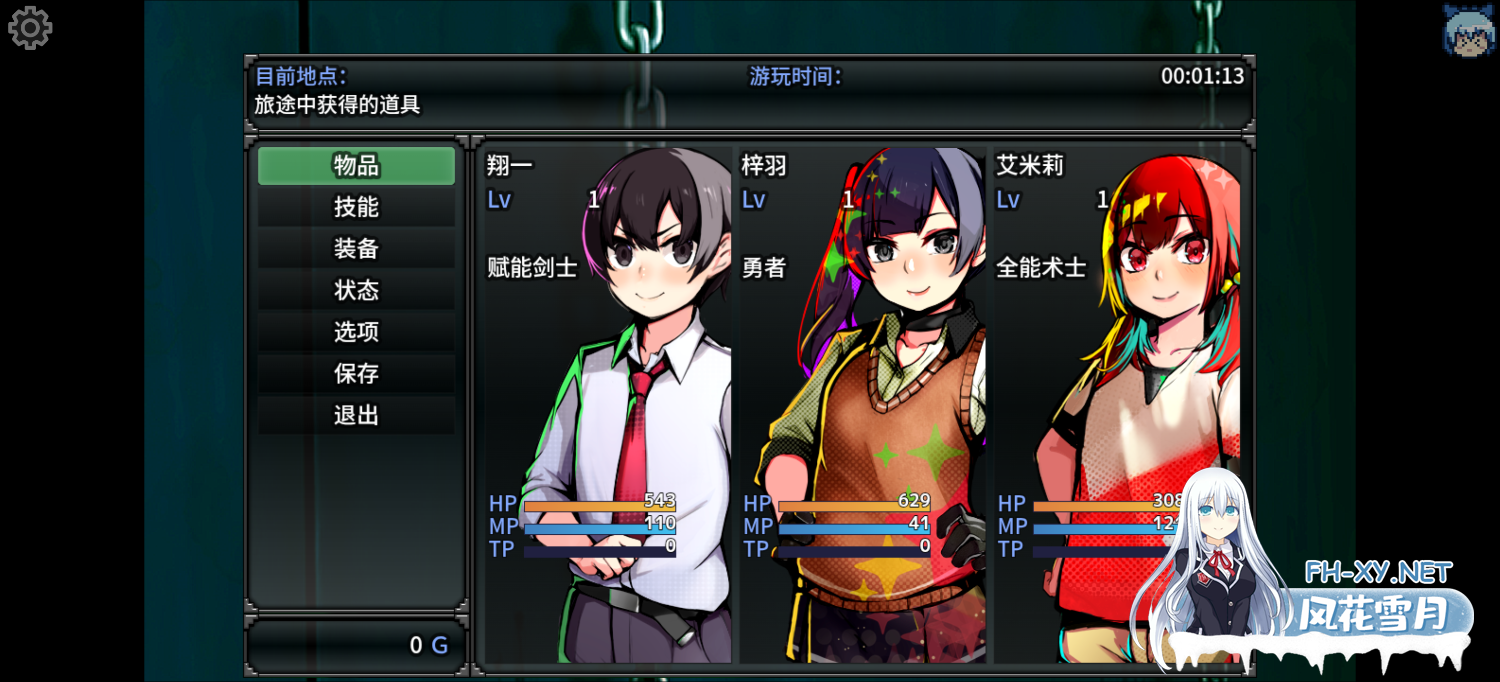Select the 技能 skills entry

point(356,207)
